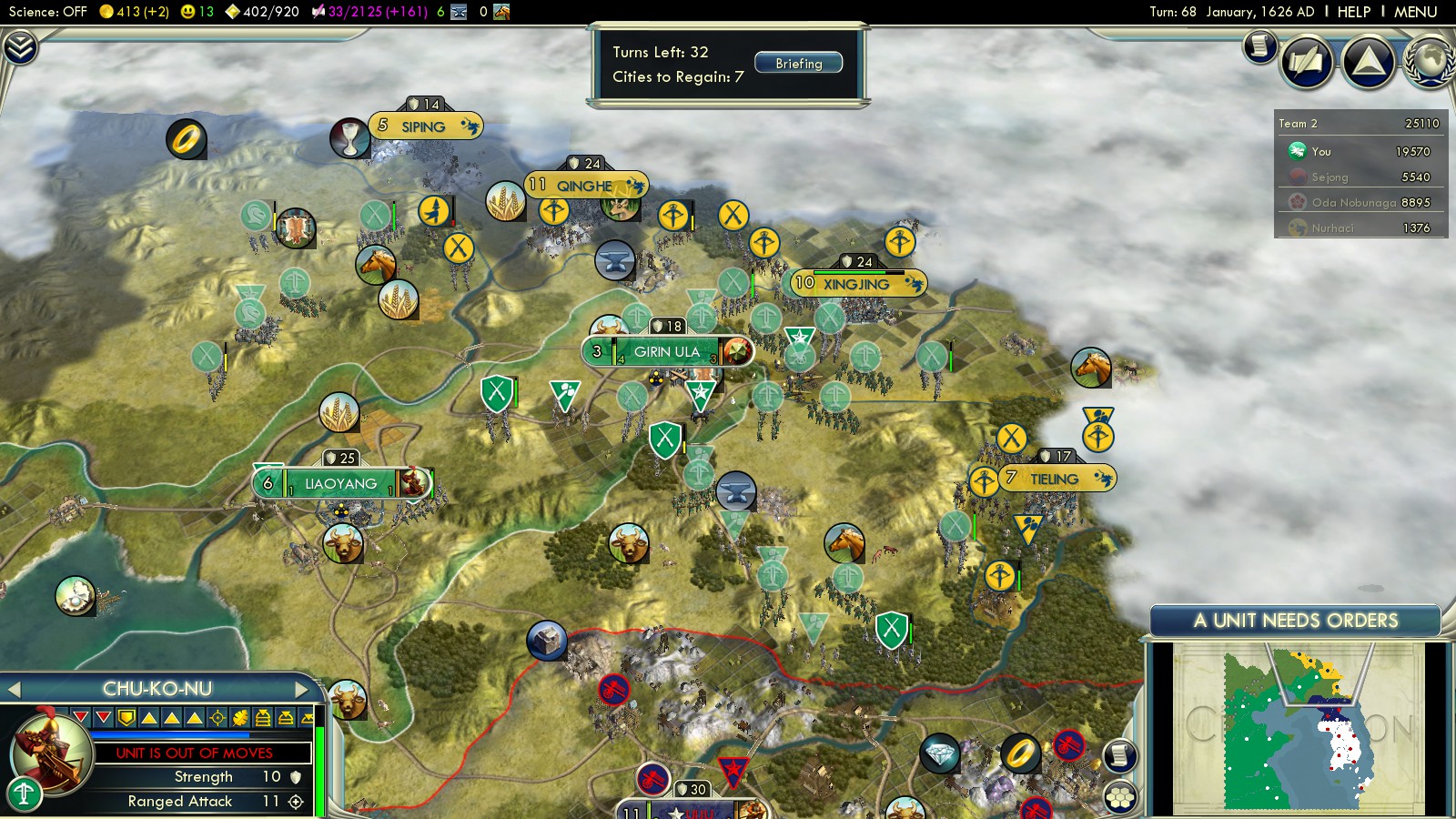The image size is (1456, 819).
Task: Open the gold treasury overview
Action: (133, 12)
